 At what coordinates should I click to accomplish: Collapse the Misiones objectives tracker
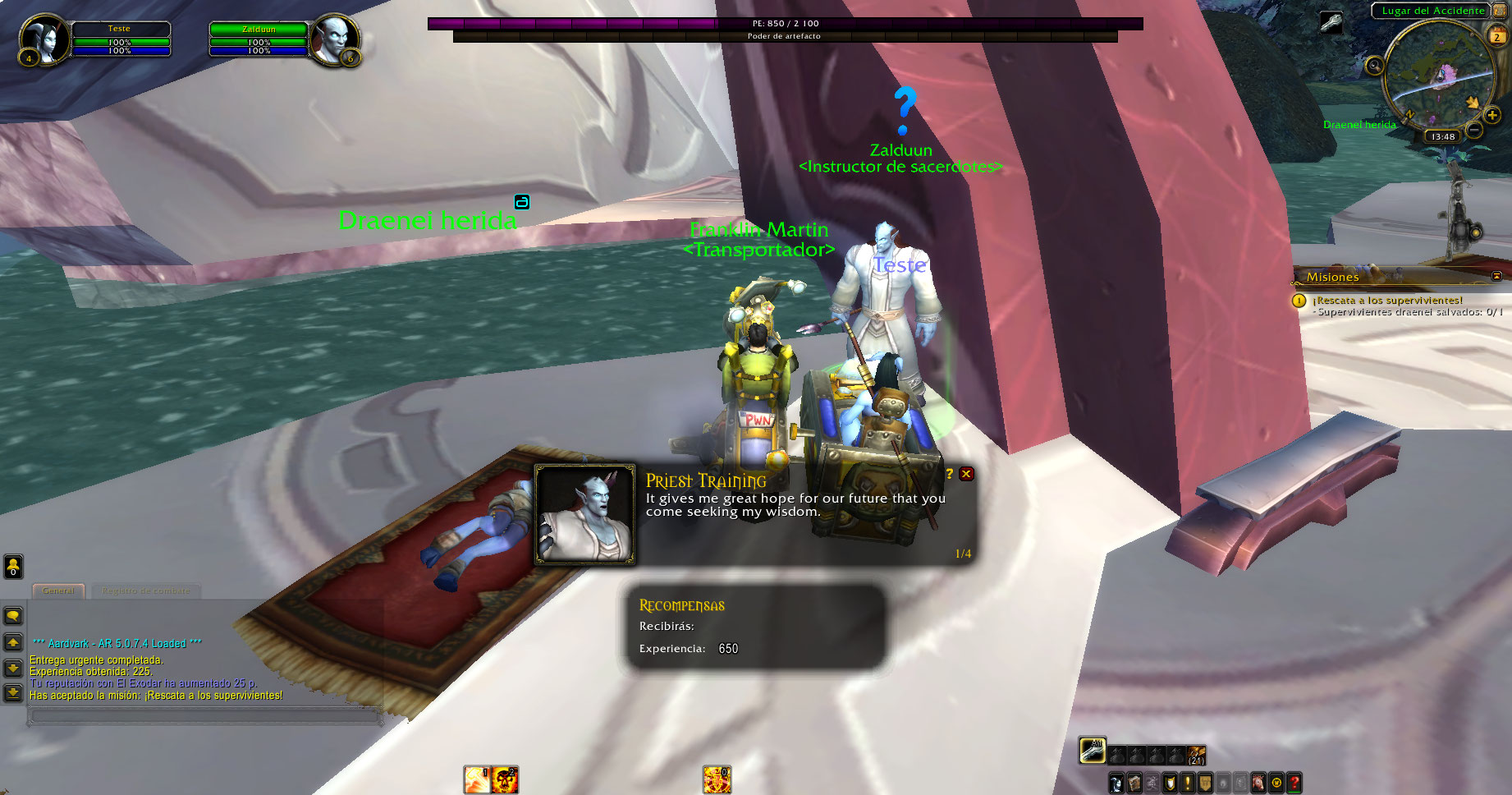(x=1496, y=277)
